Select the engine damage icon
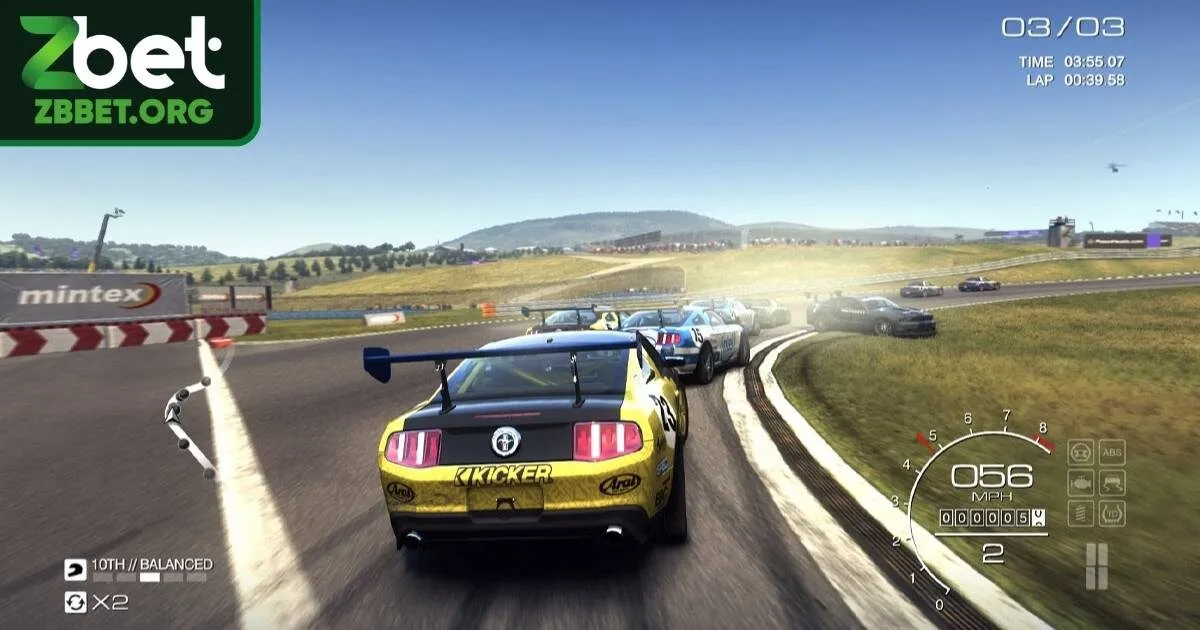 pyautogui.click(x=1081, y=483)
